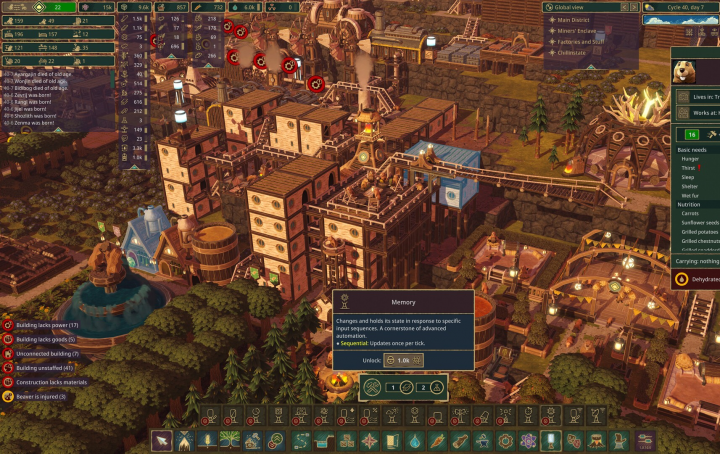
Task: Open the carrot food building category
Action: 436,440
